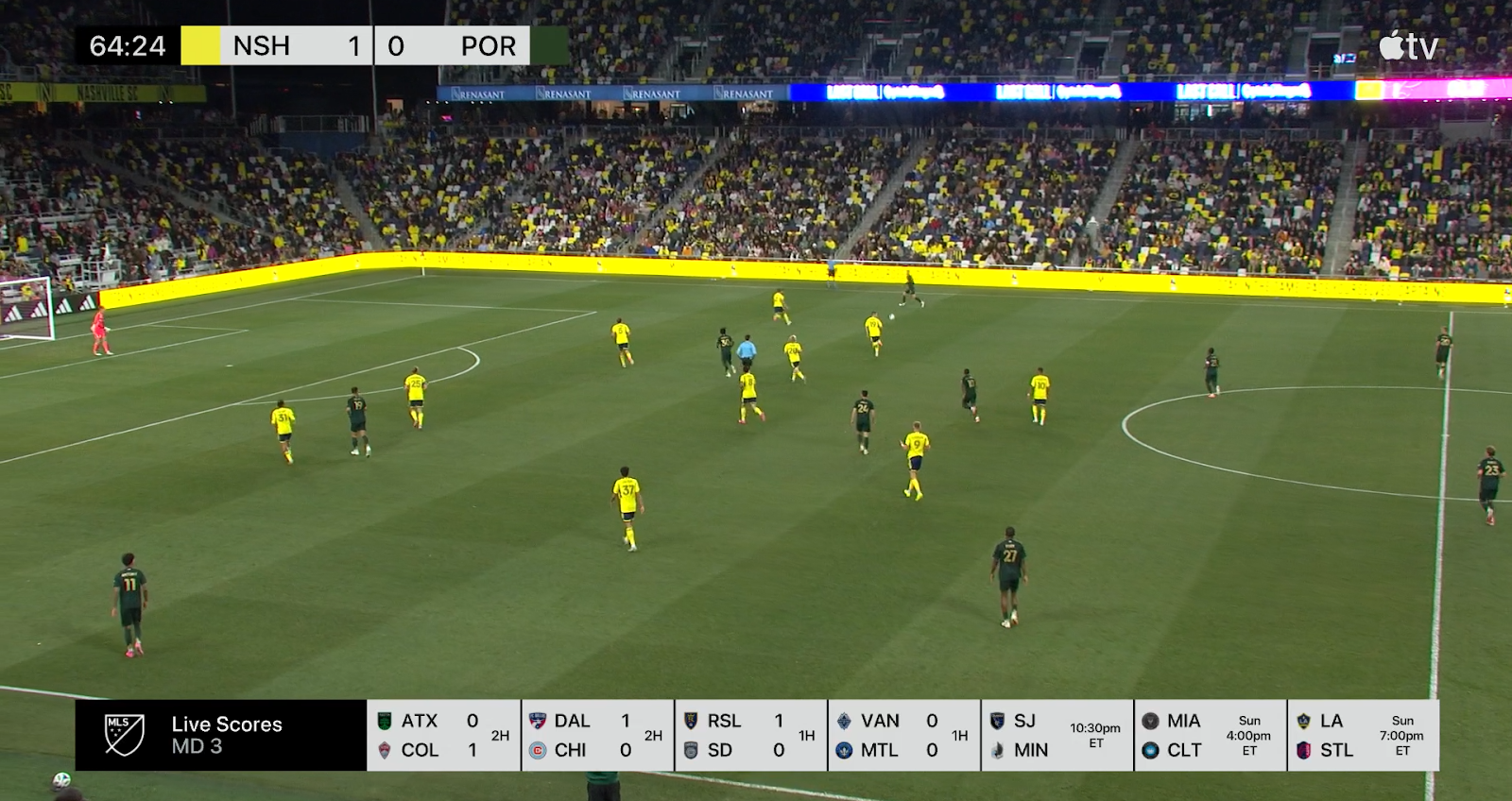The image size is (1512, 801).
Task: Select the ATX vs COL score card
Action: tap(443, 735)
